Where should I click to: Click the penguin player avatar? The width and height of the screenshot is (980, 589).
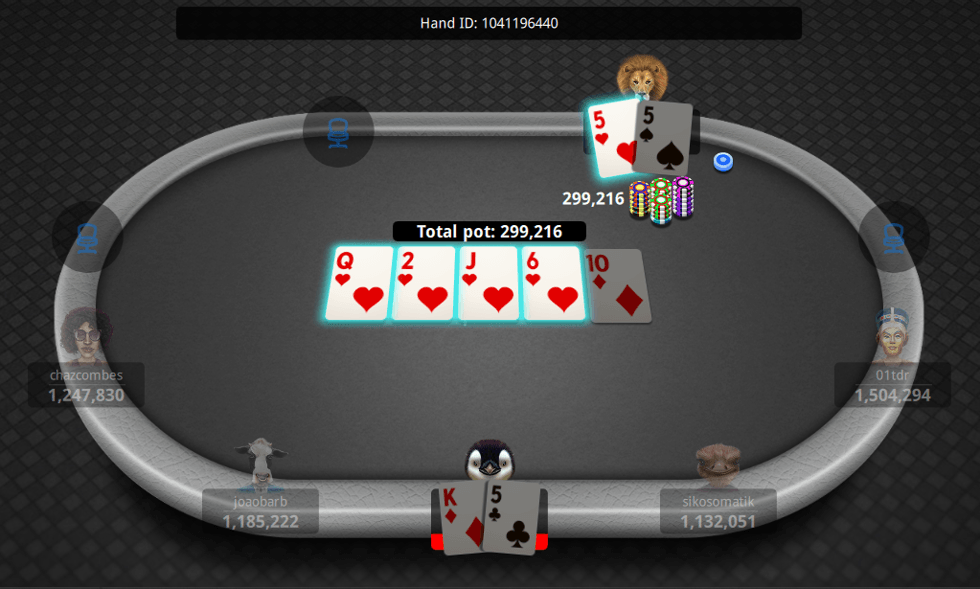pos(489,462)
